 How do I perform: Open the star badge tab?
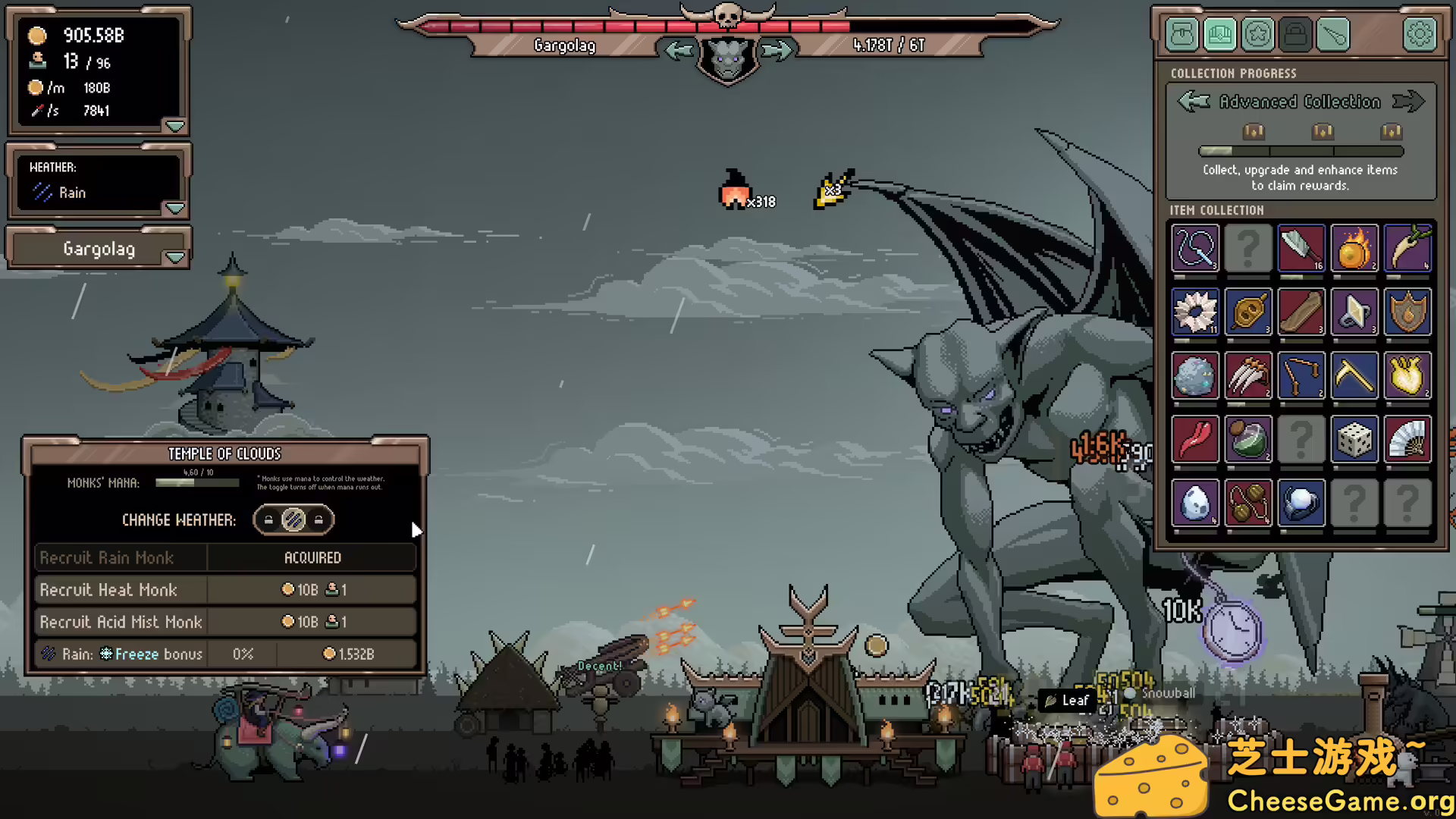coord(1258,34)
